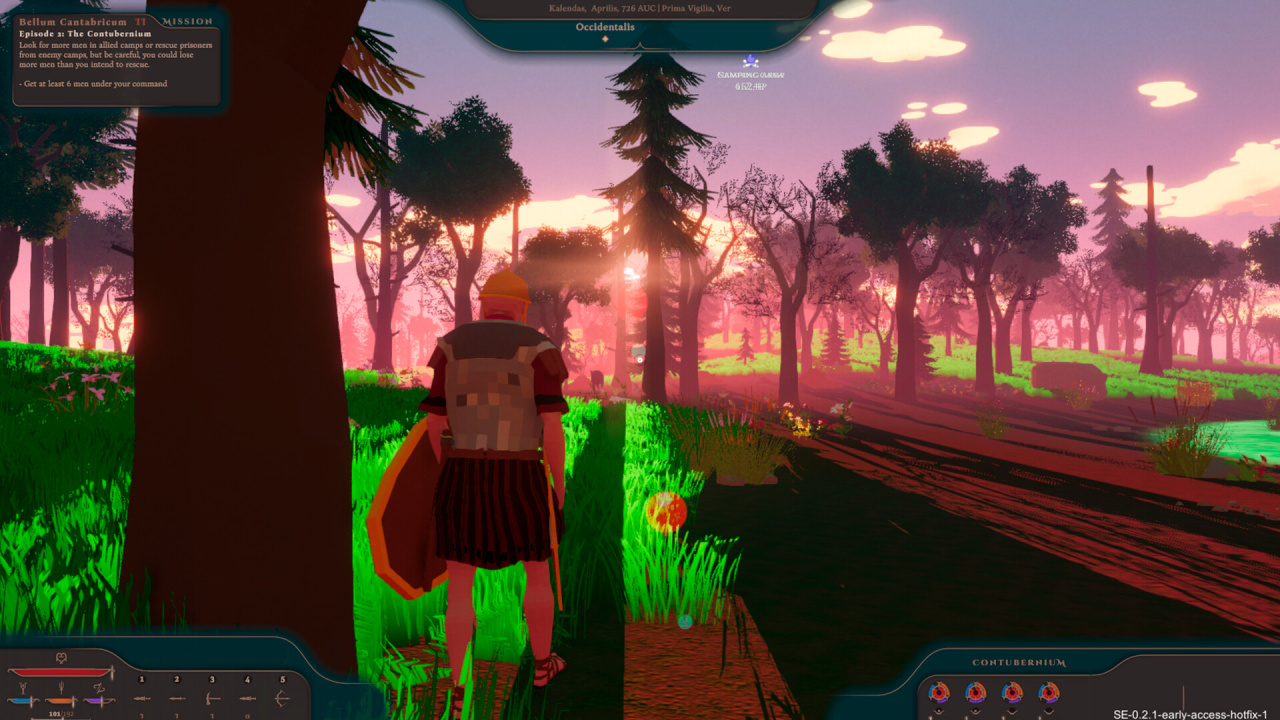The width and height of the screenshot is (1280, 720).
Task: Select the weapon in hotbar slot 1
Action: pyautogui.click(x=142, y=697)
